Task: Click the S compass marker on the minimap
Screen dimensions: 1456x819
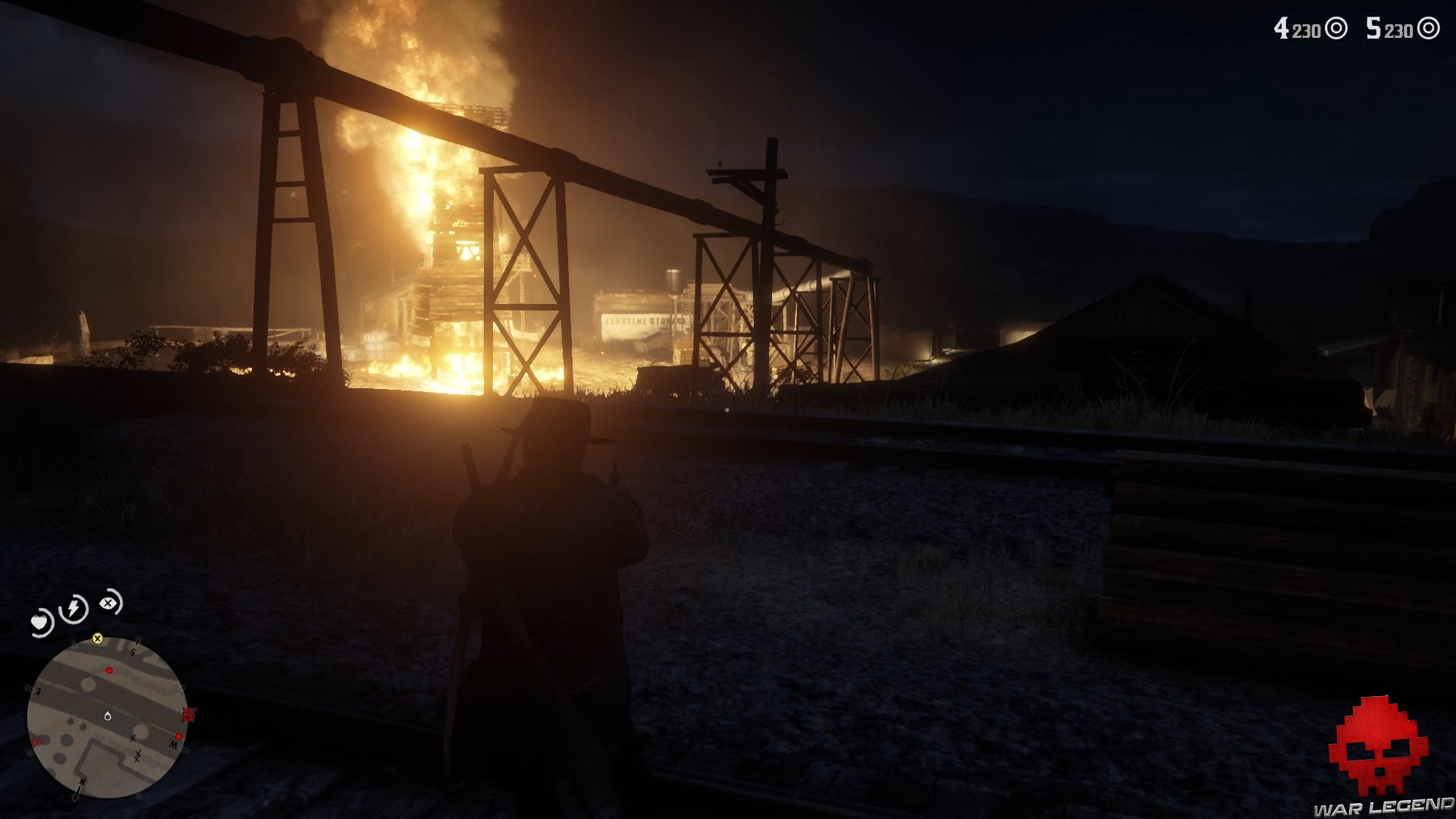Action: [x=132, y=652]
